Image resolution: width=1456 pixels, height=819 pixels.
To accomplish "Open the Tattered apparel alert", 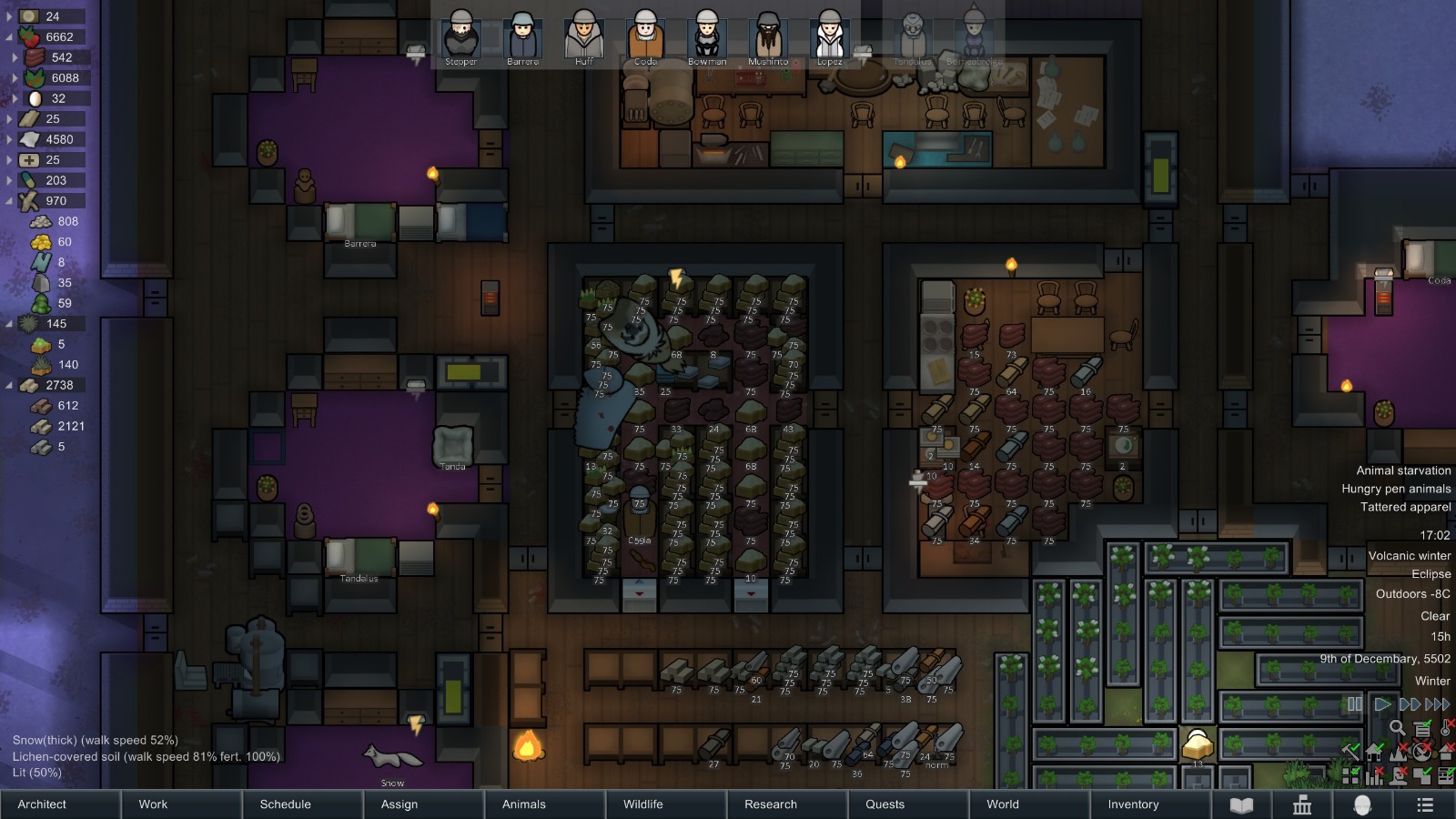I will click(1405, 507).
